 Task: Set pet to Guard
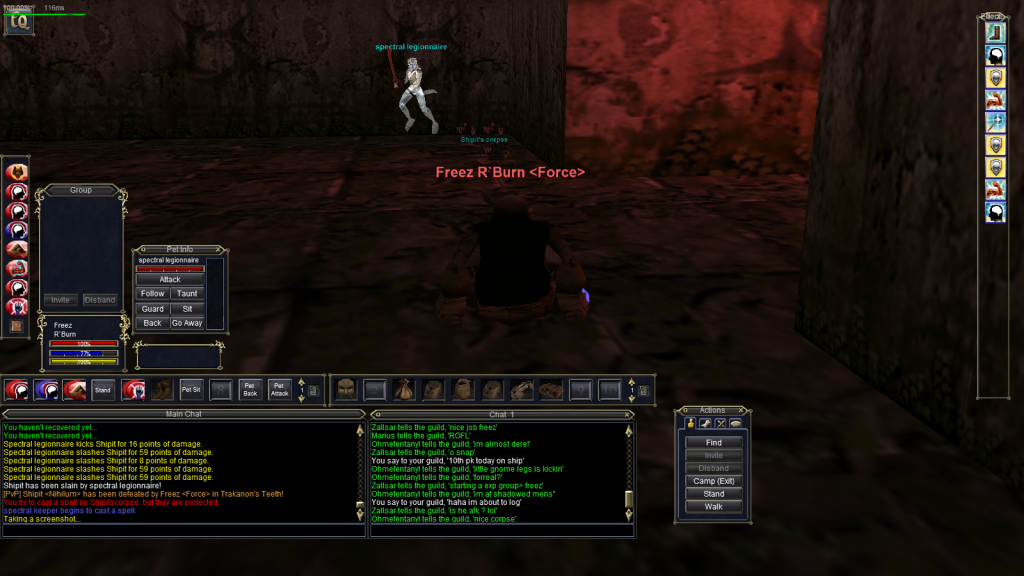click(152, 309)
